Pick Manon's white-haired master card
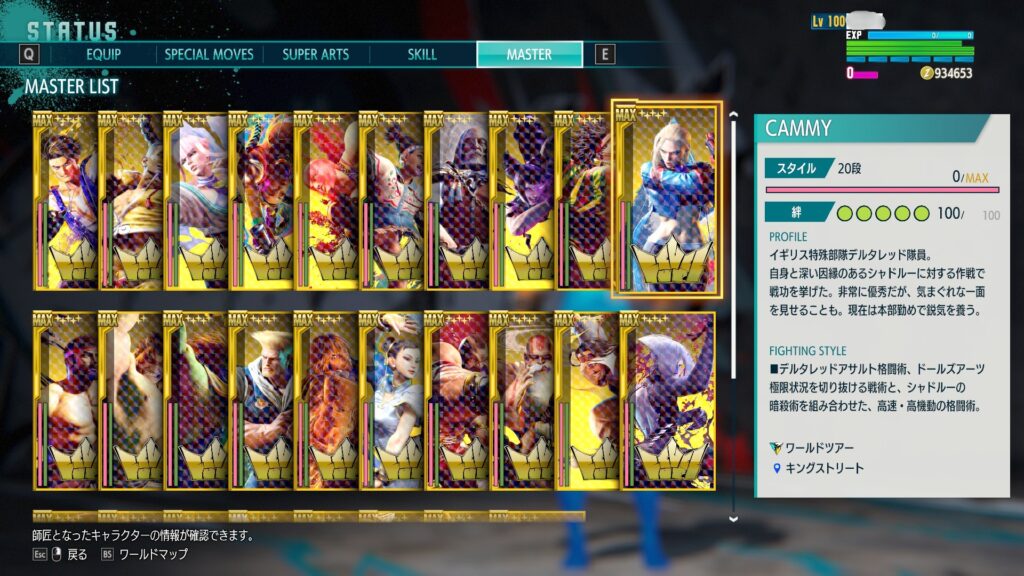Viewport: 1024px width, 576px height. pos(195,200)
